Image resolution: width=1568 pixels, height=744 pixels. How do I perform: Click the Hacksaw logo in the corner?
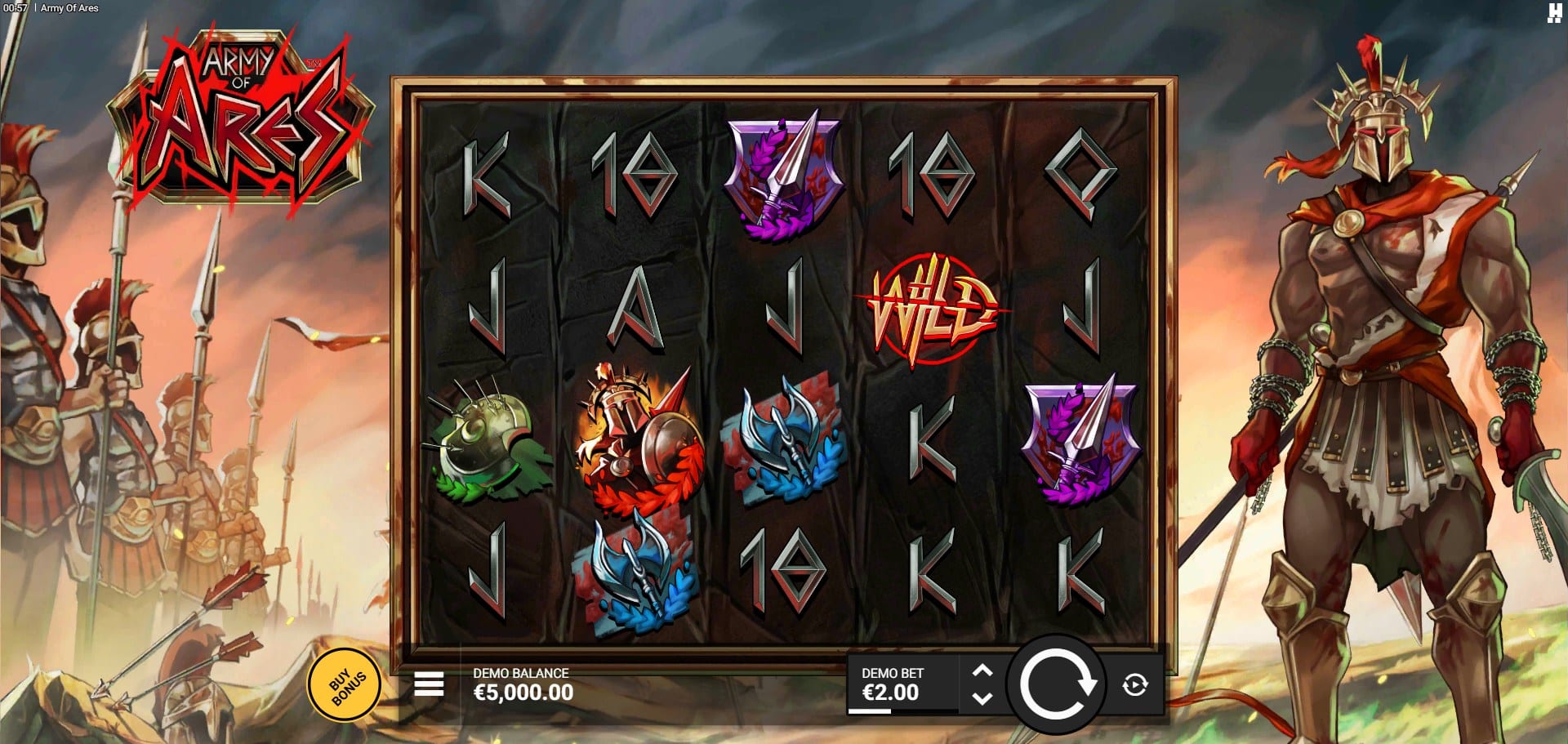coord(1554,13)
